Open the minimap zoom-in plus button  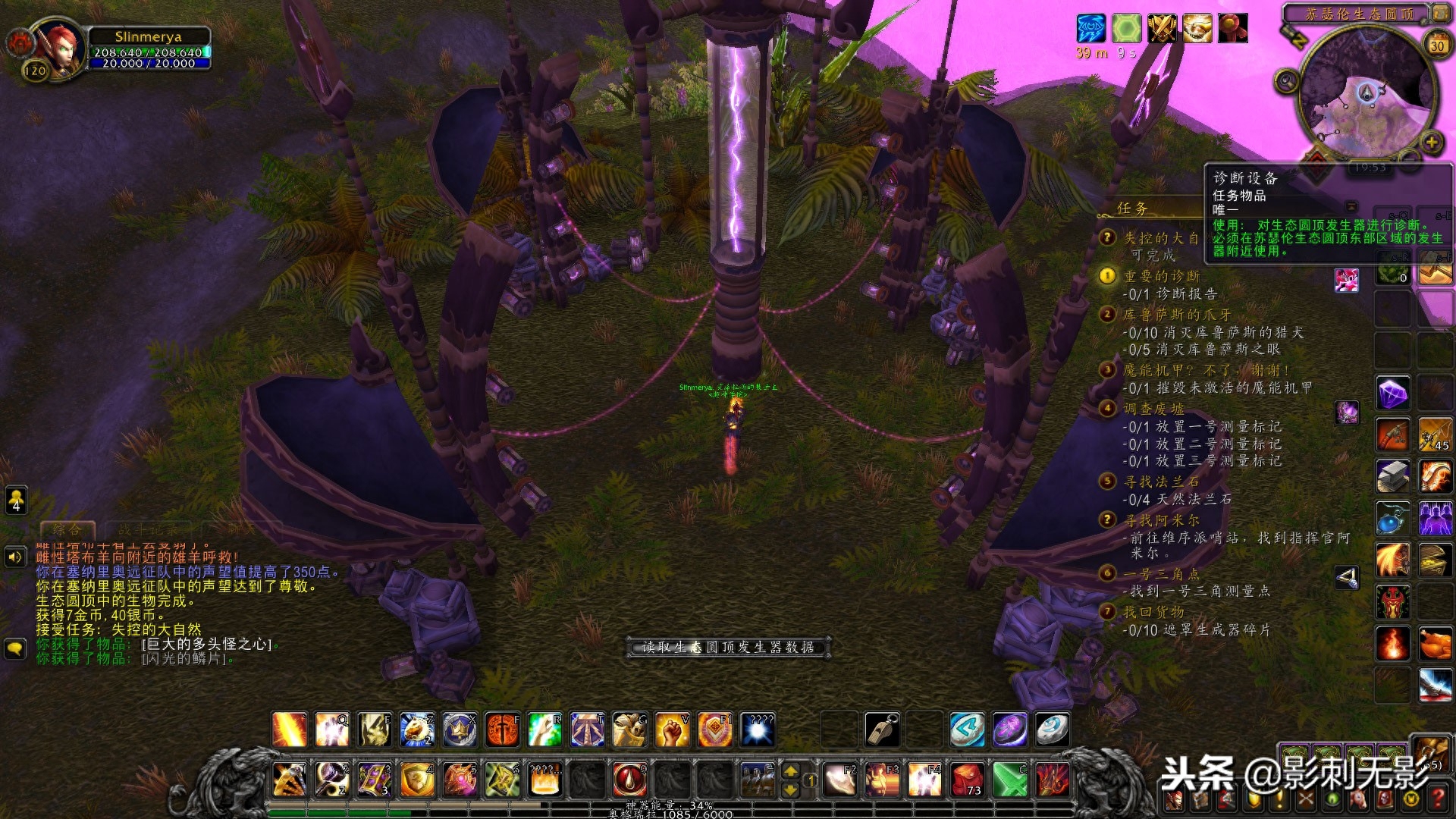pyautogui.click(x=1431, y=142)
